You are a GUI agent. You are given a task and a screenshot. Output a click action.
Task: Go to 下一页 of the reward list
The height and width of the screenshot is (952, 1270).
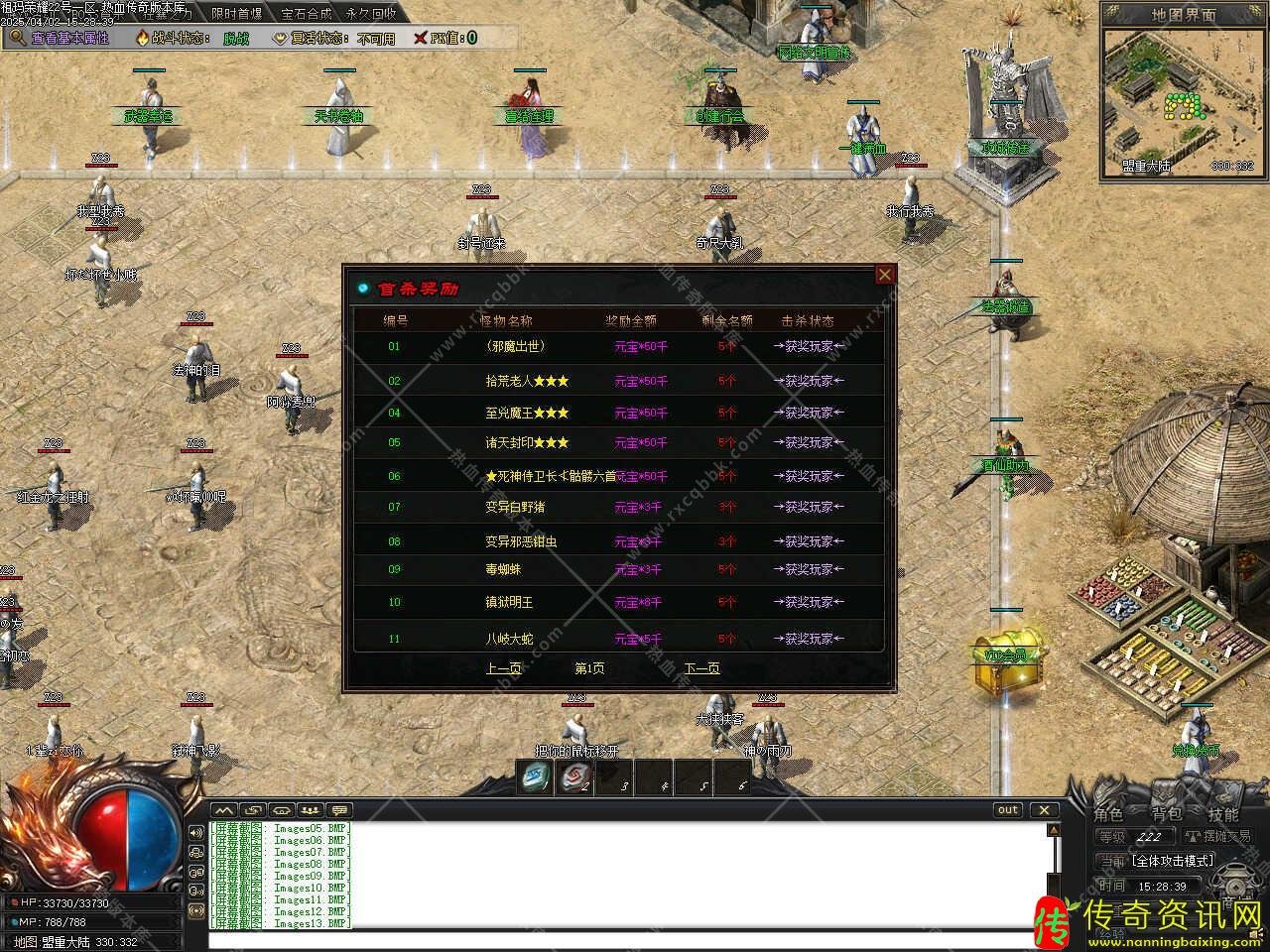pyautogui.click(x=702, y=668)
